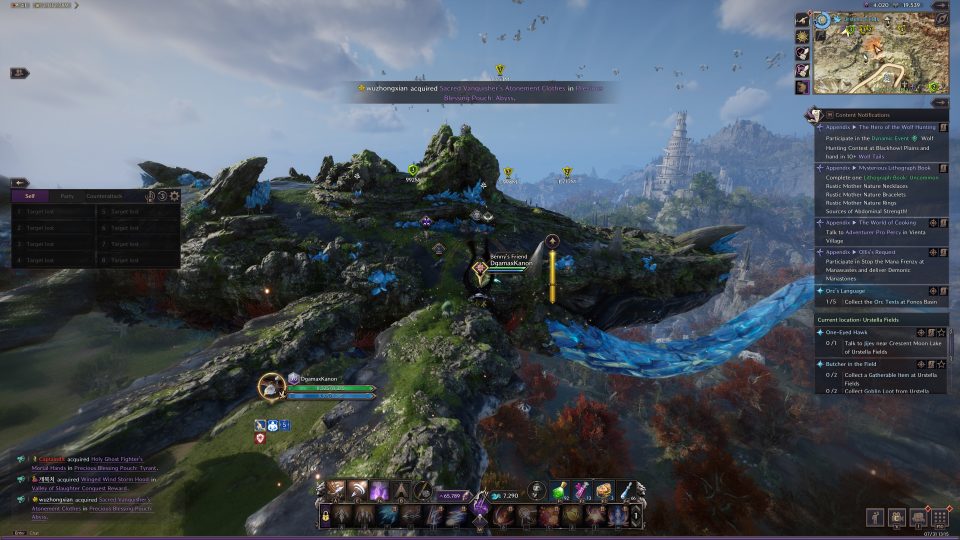Viewport: 960px width, 540px height.
Task: Use the food item in quick slot
Action: [605, 490]
